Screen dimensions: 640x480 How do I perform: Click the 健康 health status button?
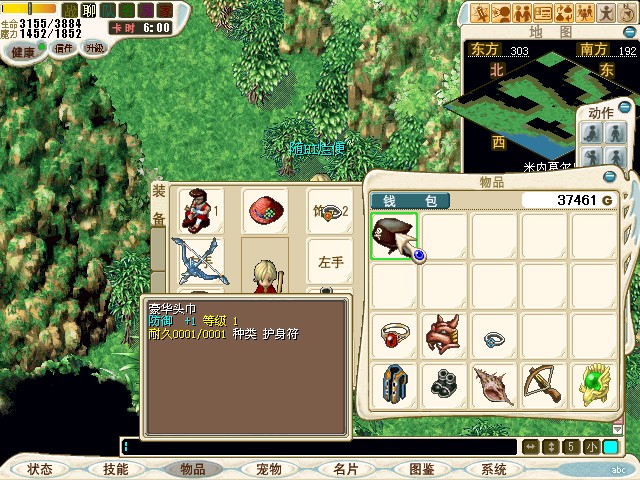(24, 51)
